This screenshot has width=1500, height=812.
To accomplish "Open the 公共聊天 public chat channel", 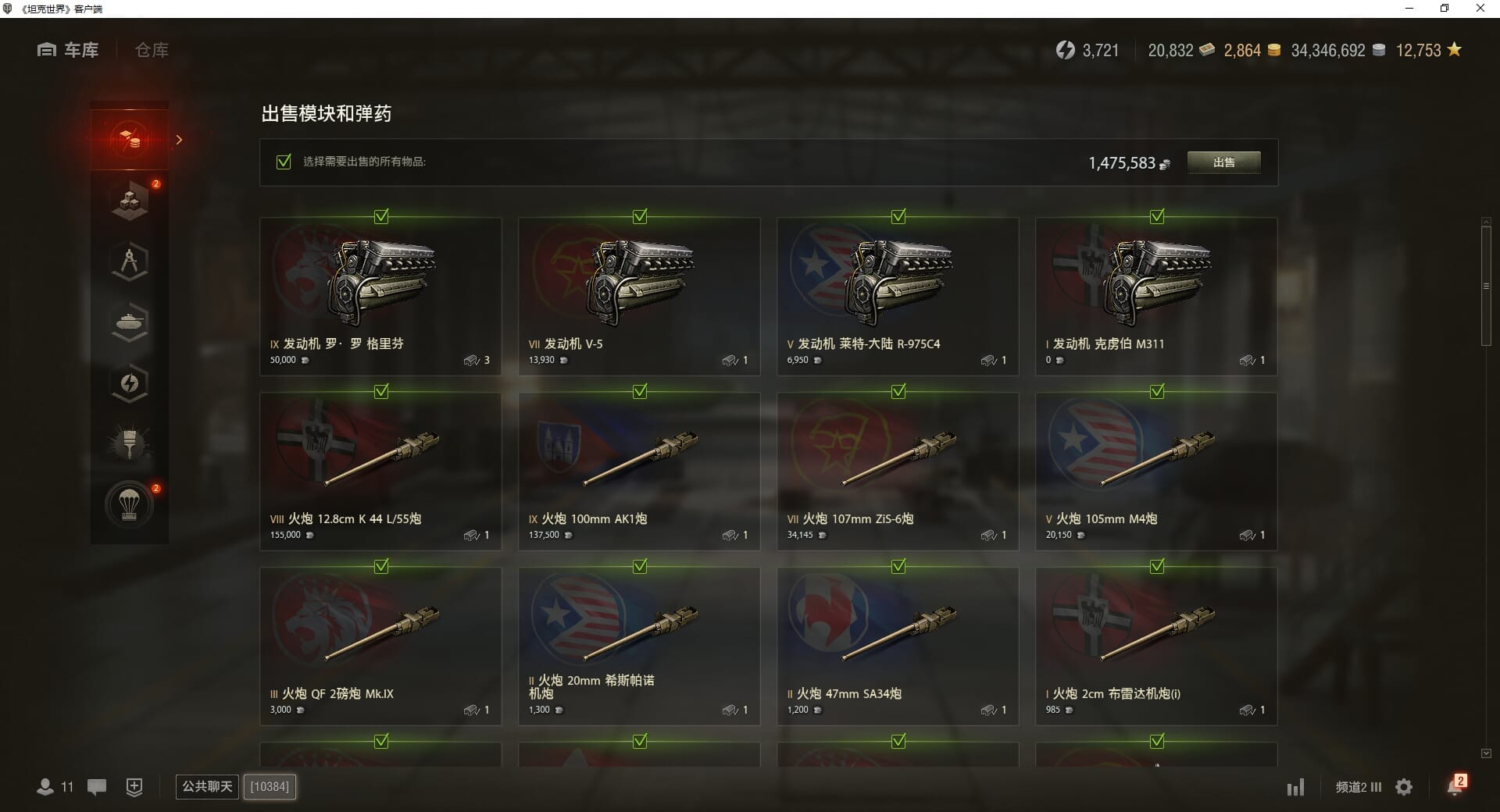I will pyautogui.click(x=207, y=786).
